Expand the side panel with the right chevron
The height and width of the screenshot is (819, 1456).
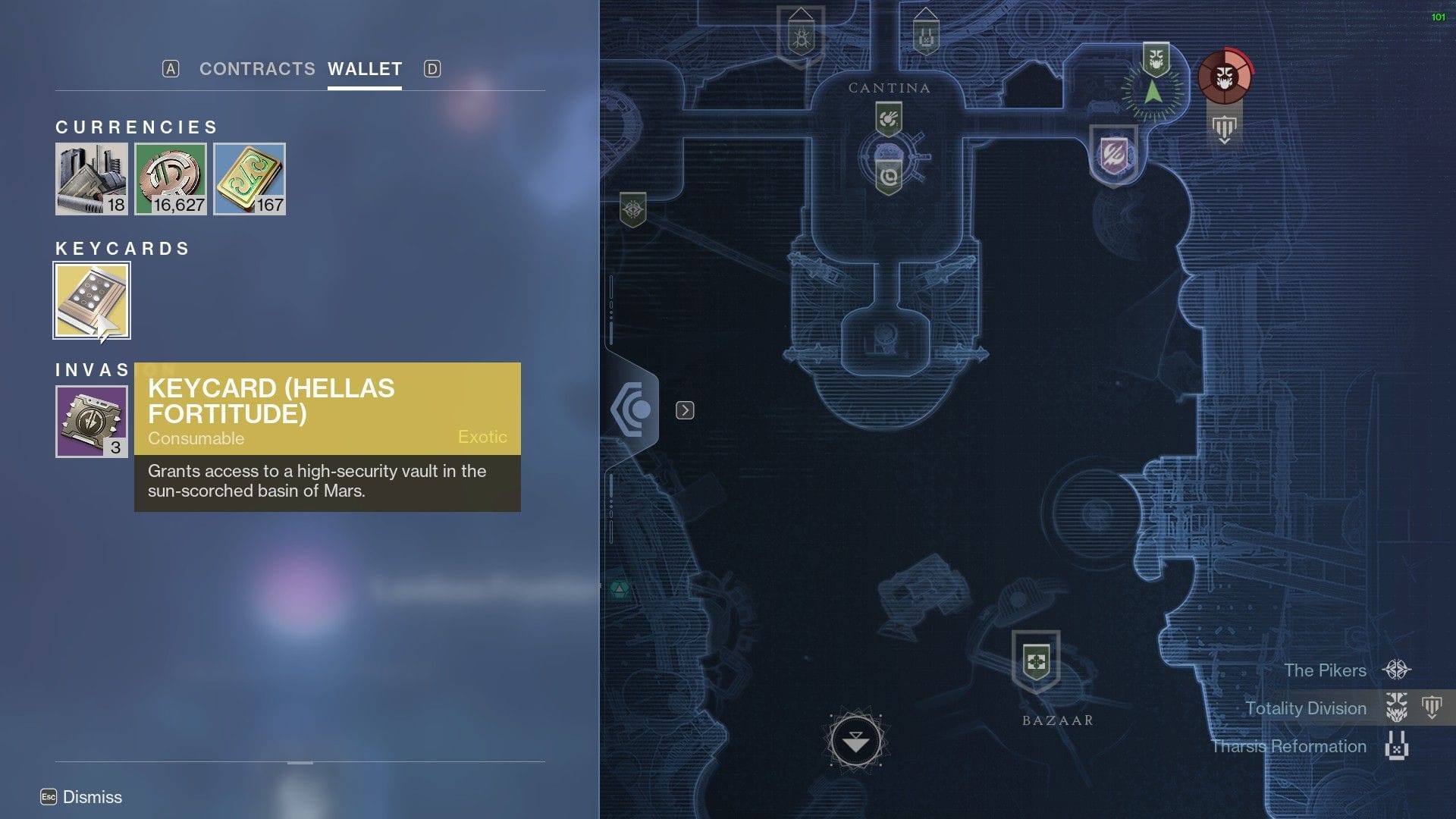click(686, 409)
